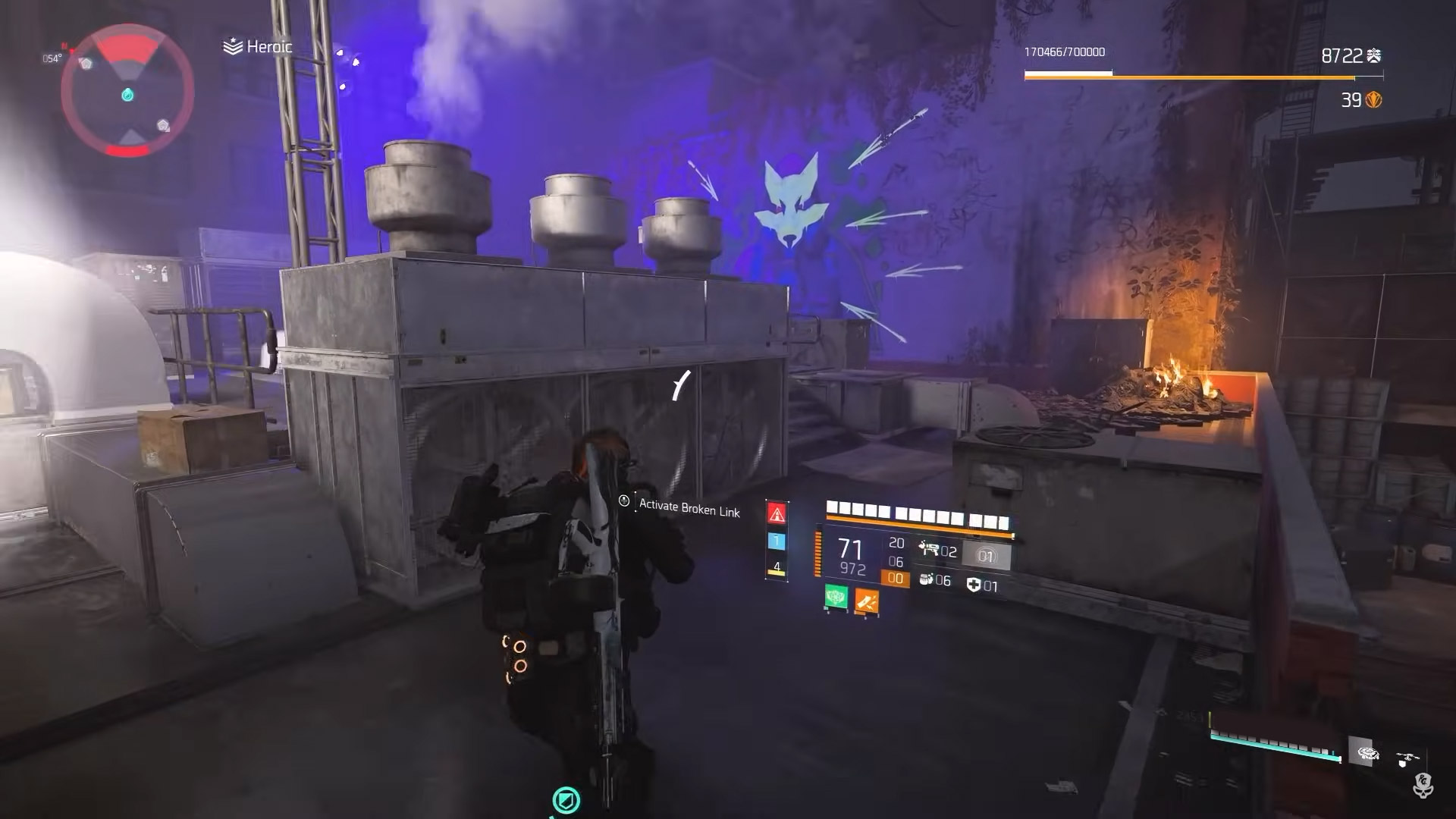
Task: Use the armor kit shield icon
Action: click(974, 585)
